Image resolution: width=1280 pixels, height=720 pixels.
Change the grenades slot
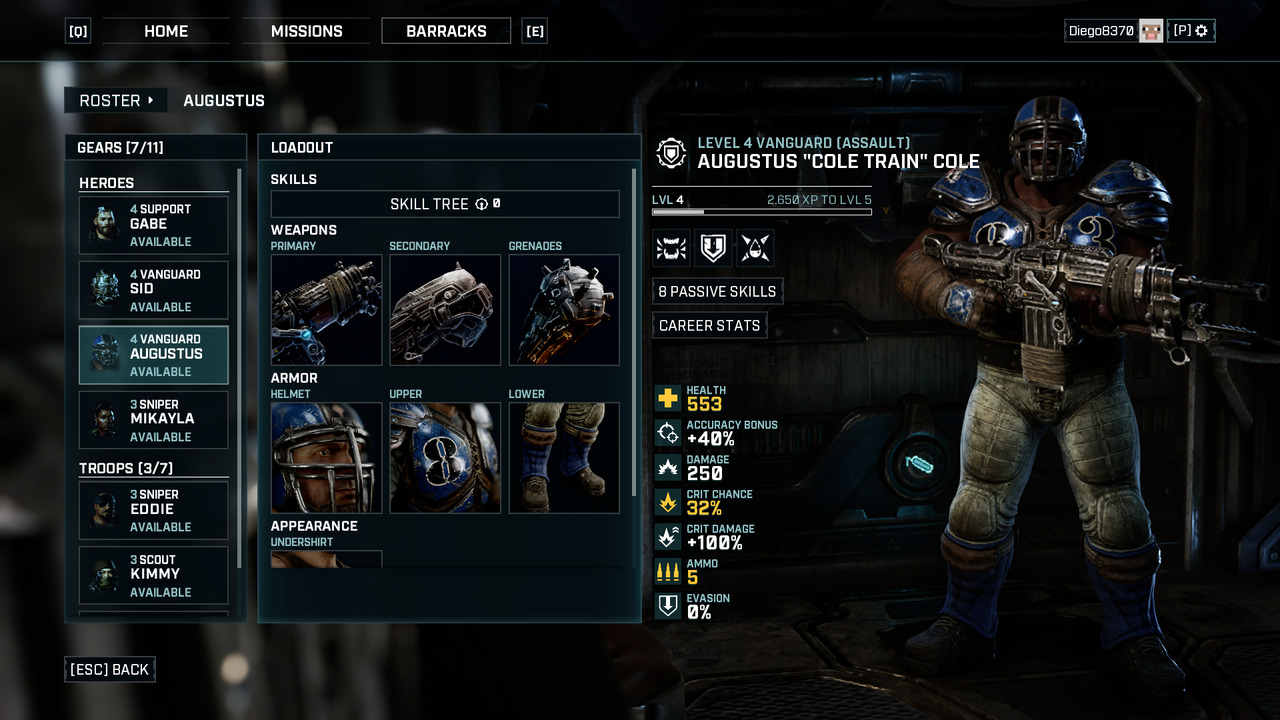pos(564,310)
